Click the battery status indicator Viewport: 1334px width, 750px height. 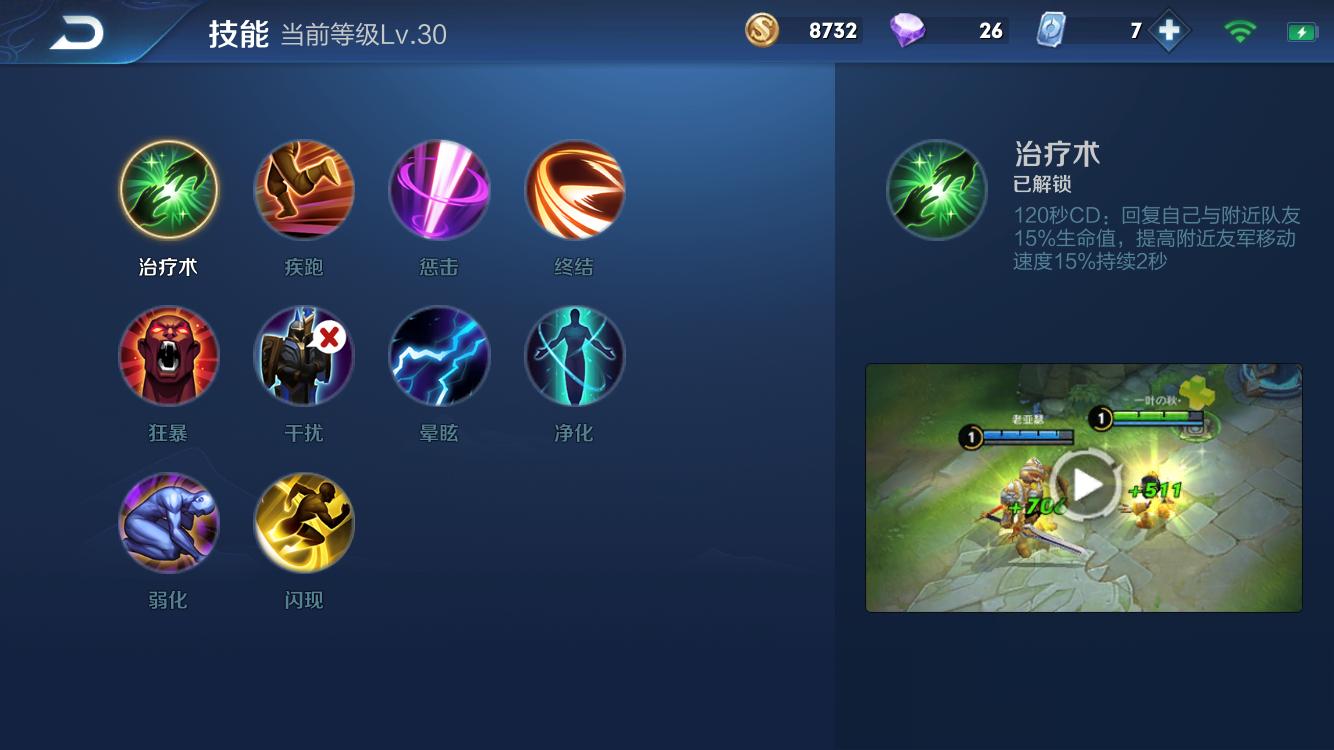(1300, 31)
